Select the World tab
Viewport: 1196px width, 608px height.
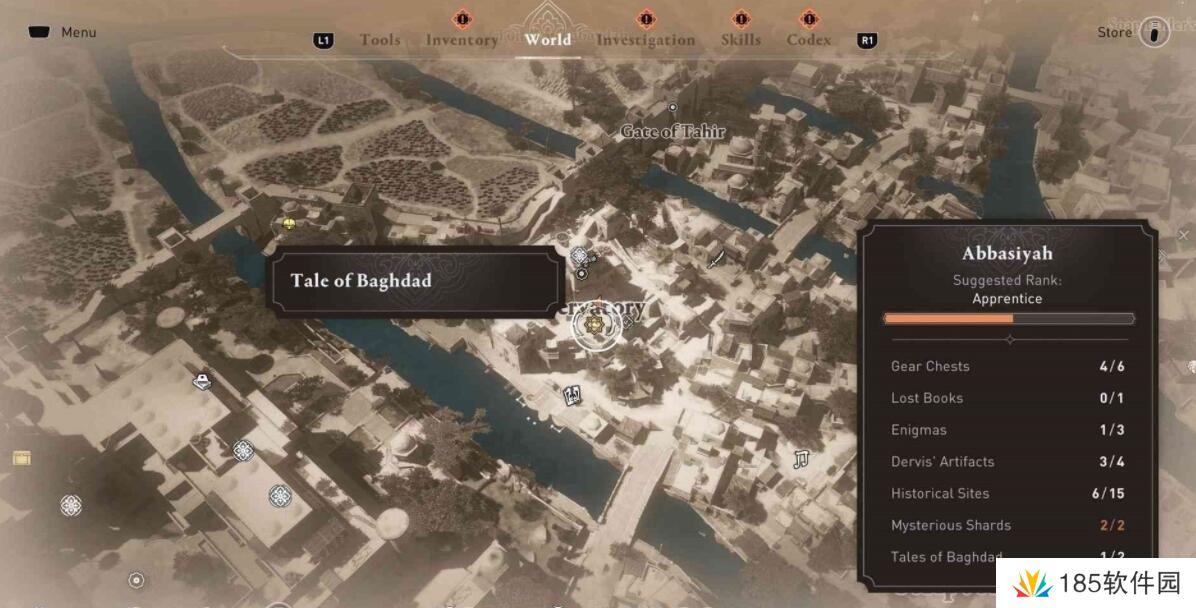pos(547,40)
